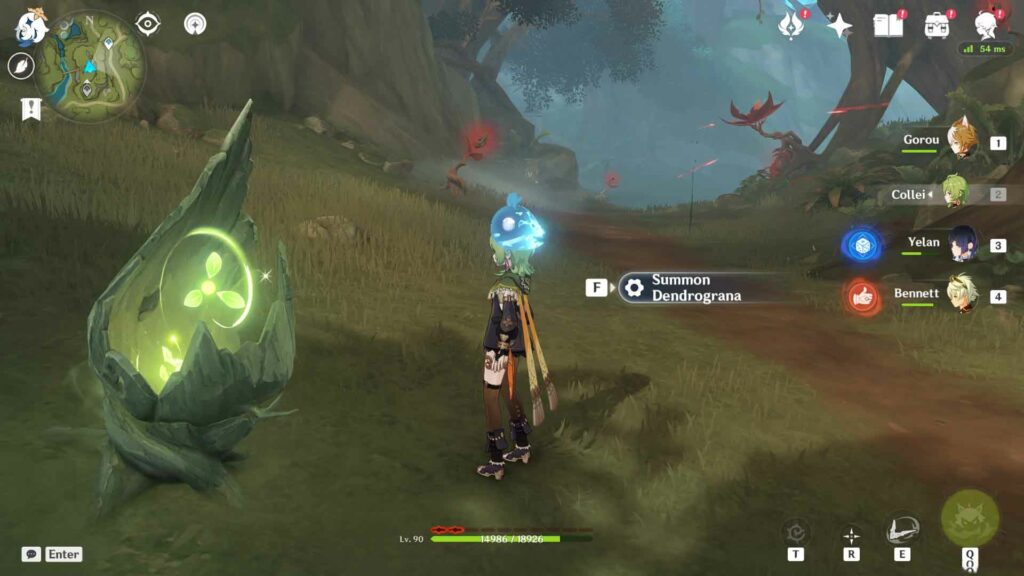
Task: Switch to party member Gorou
Action: point(961,142)
